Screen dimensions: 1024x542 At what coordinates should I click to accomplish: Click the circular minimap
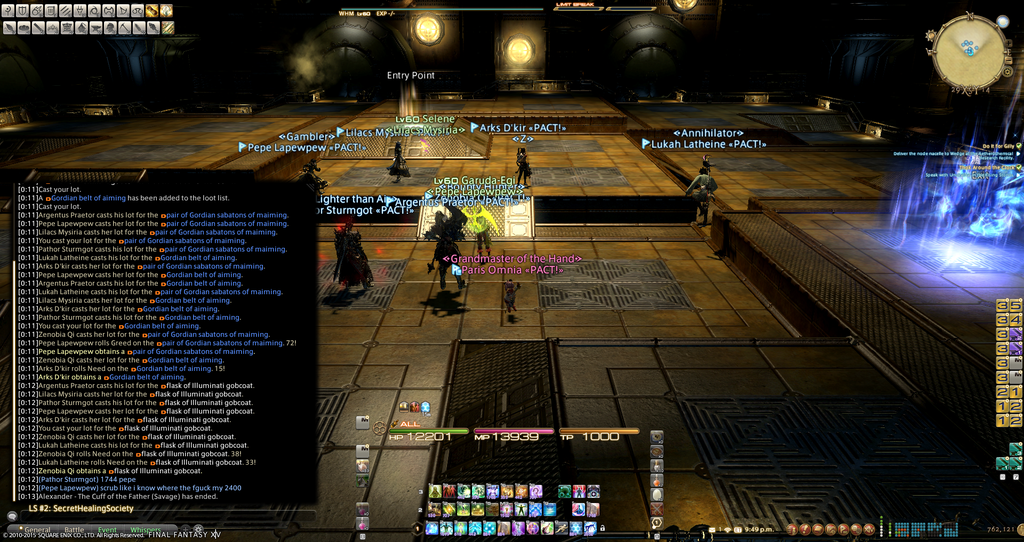point(968,48)
